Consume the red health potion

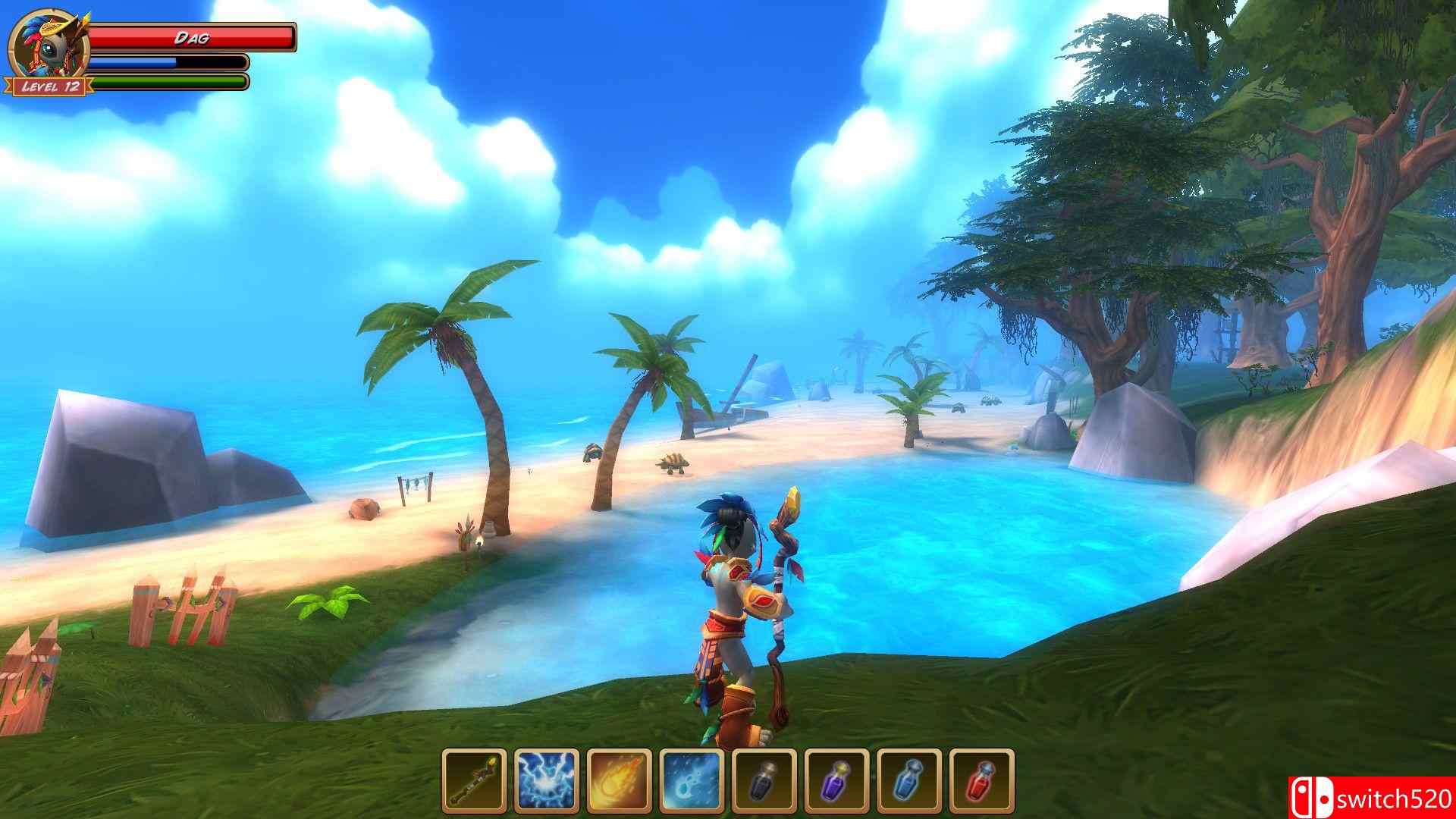tap(982, 781)
